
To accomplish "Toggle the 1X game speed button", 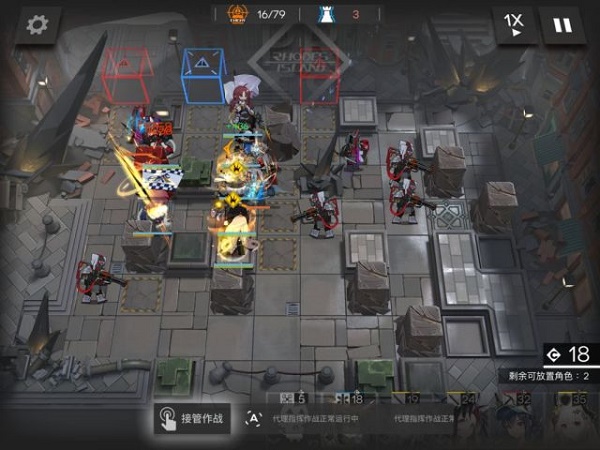I will (513, 25).
